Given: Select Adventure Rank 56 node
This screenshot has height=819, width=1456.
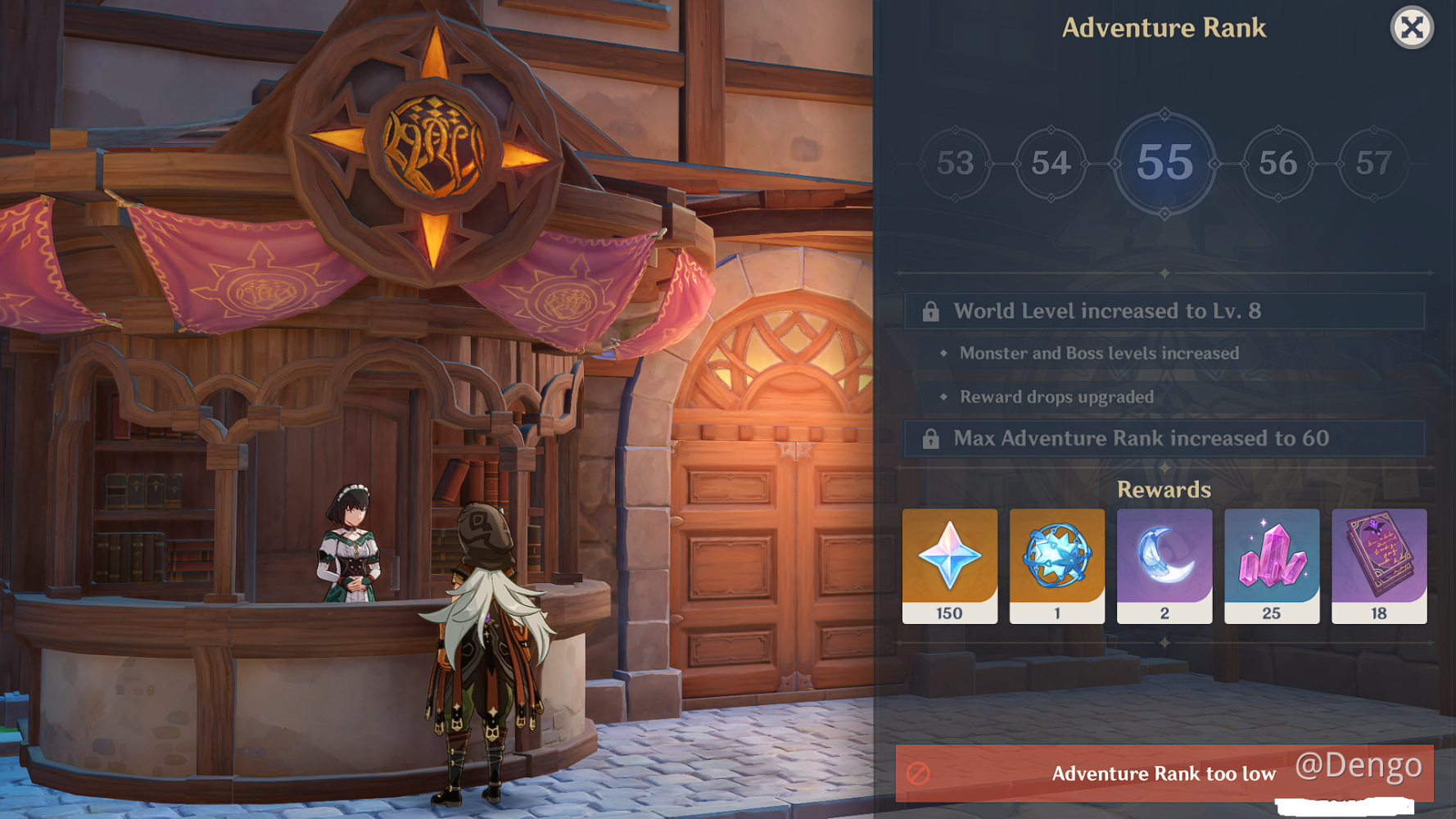Looking at the screenshot, I should coord(1277,163).
